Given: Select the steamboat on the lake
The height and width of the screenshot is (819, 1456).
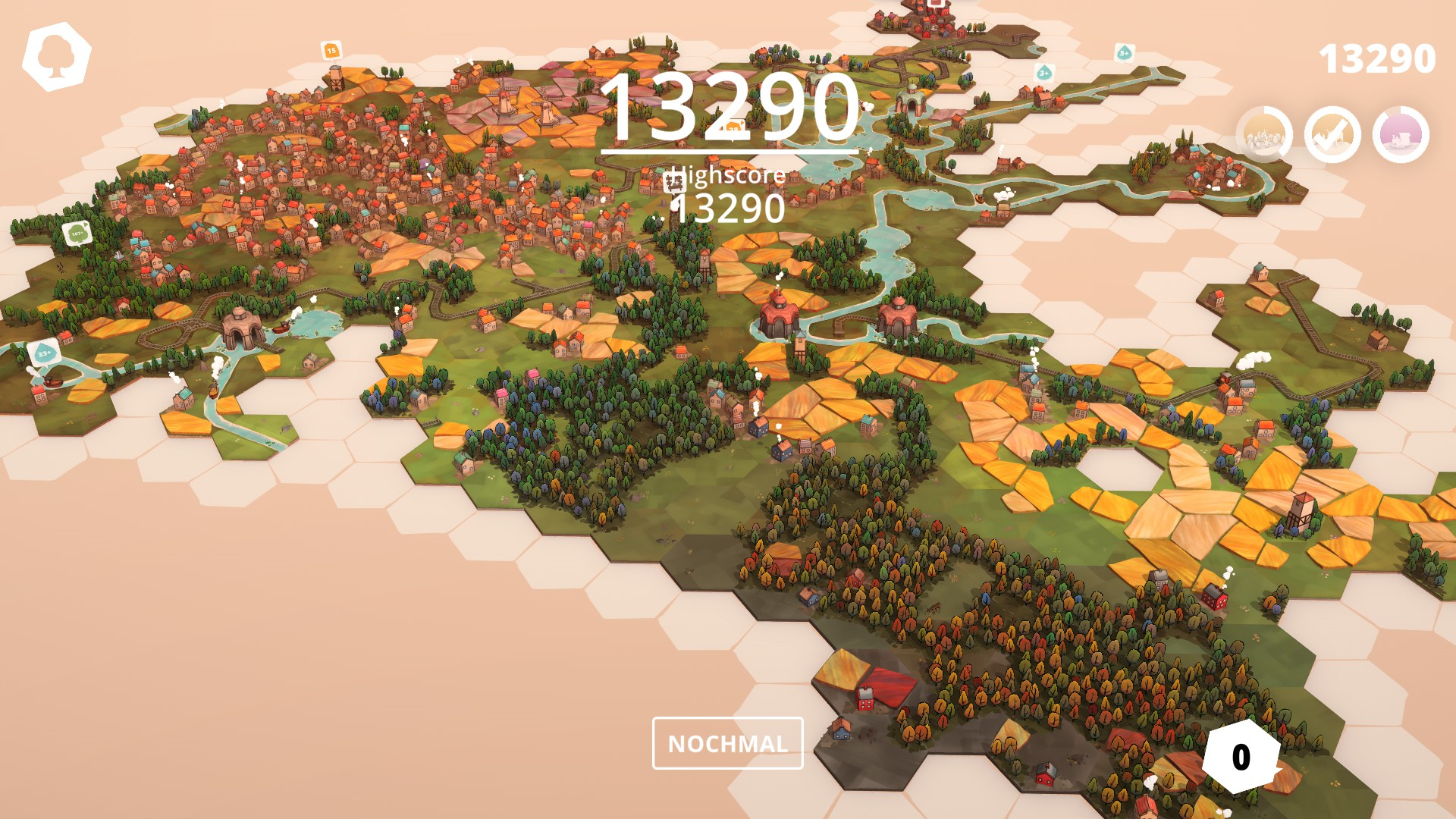Looking at the screenshot, I should pyautogui.click(x=281, y=328).
